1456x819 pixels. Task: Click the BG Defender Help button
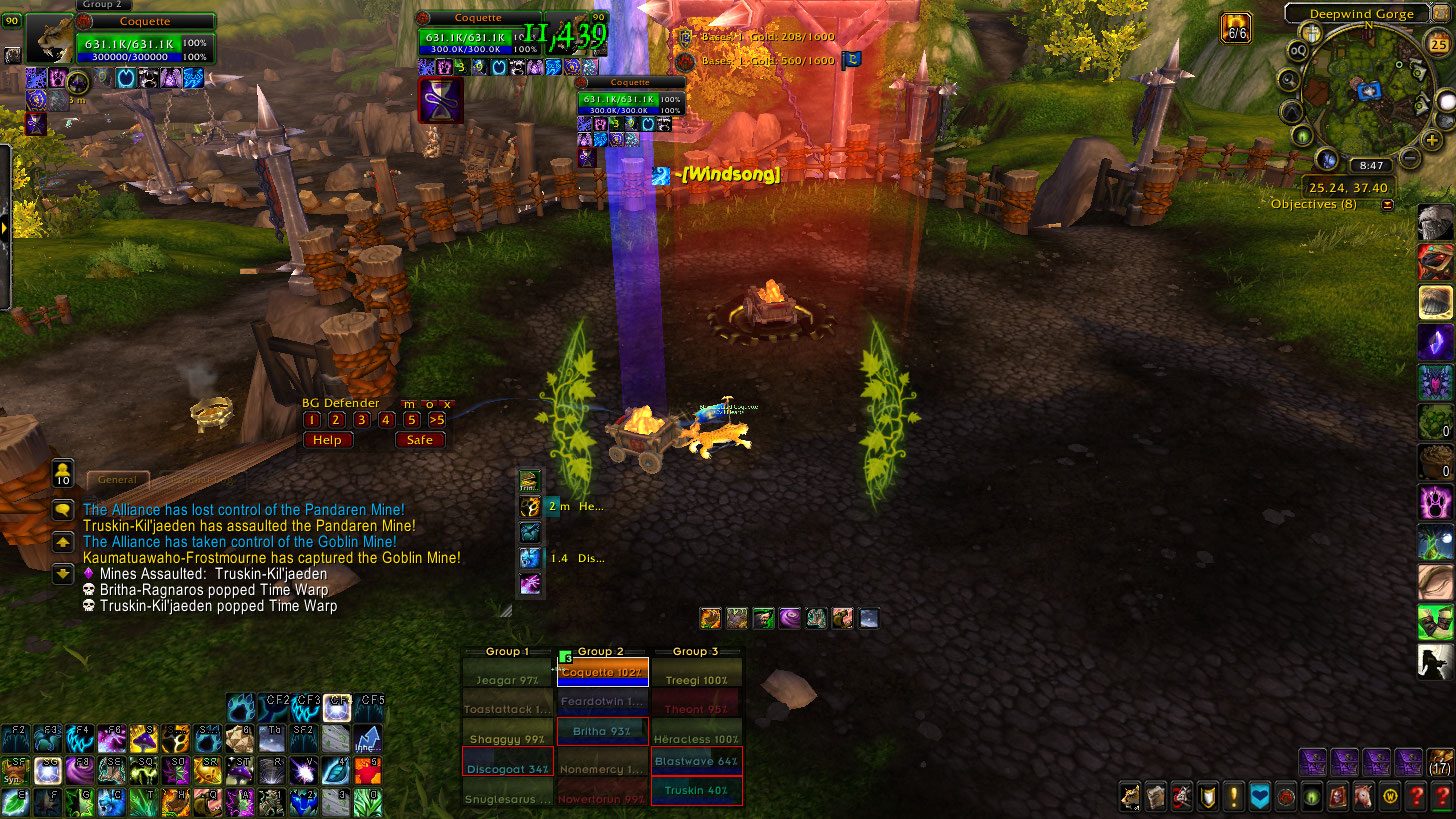pyautogui.click(x=327, y=440)
